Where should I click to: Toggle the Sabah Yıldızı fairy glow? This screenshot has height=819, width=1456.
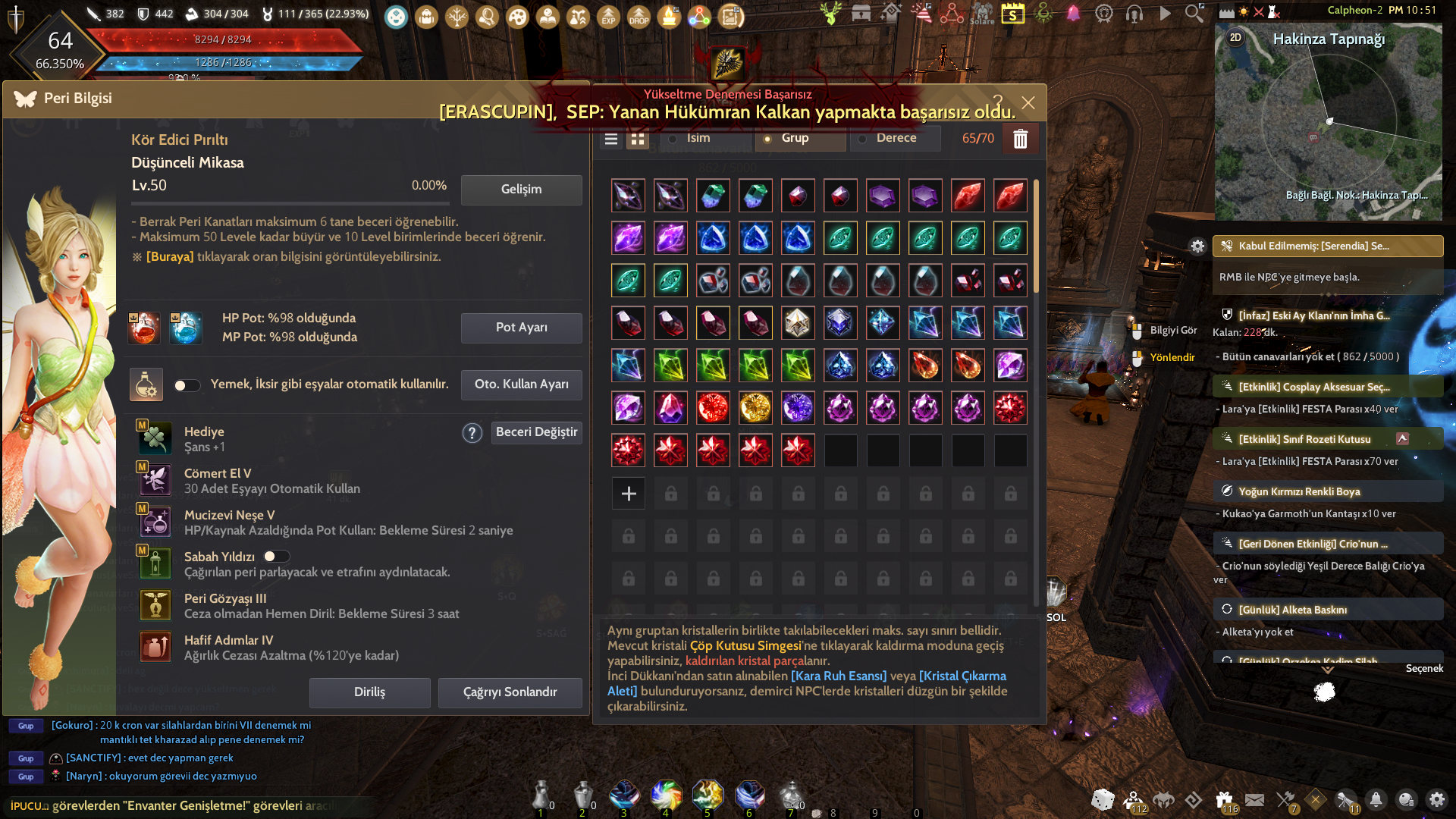(x=277, y=556)
